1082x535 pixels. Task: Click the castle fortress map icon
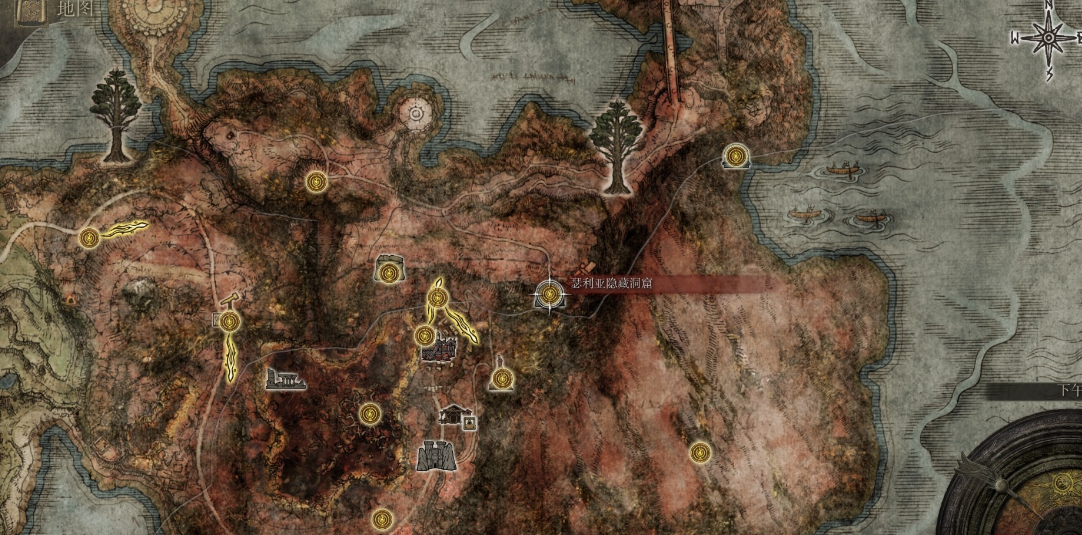pyautogui.click(x=437, y=455)
